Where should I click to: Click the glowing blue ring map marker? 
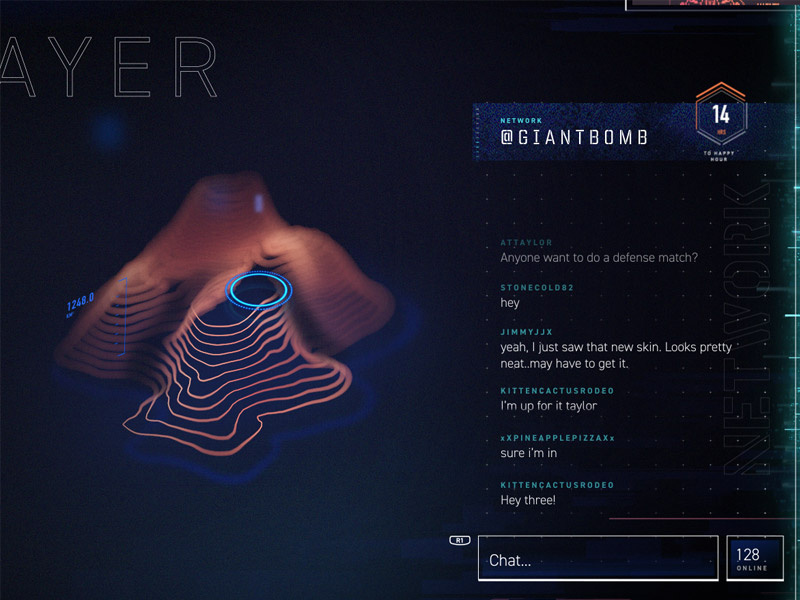point(258,291)
